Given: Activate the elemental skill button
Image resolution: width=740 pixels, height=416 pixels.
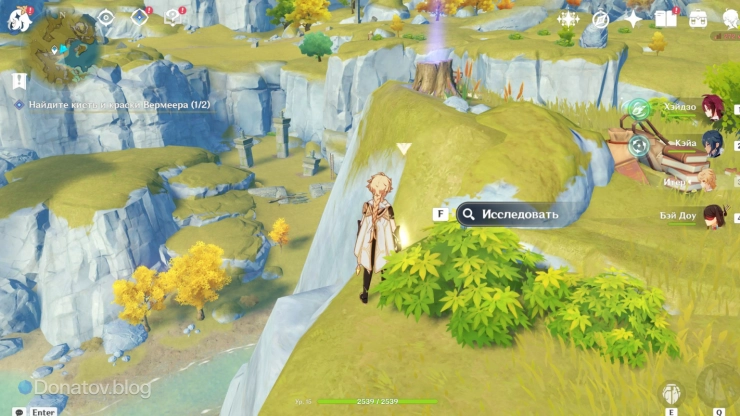Looking at the screenshot, I should click(x=672, y=395).
